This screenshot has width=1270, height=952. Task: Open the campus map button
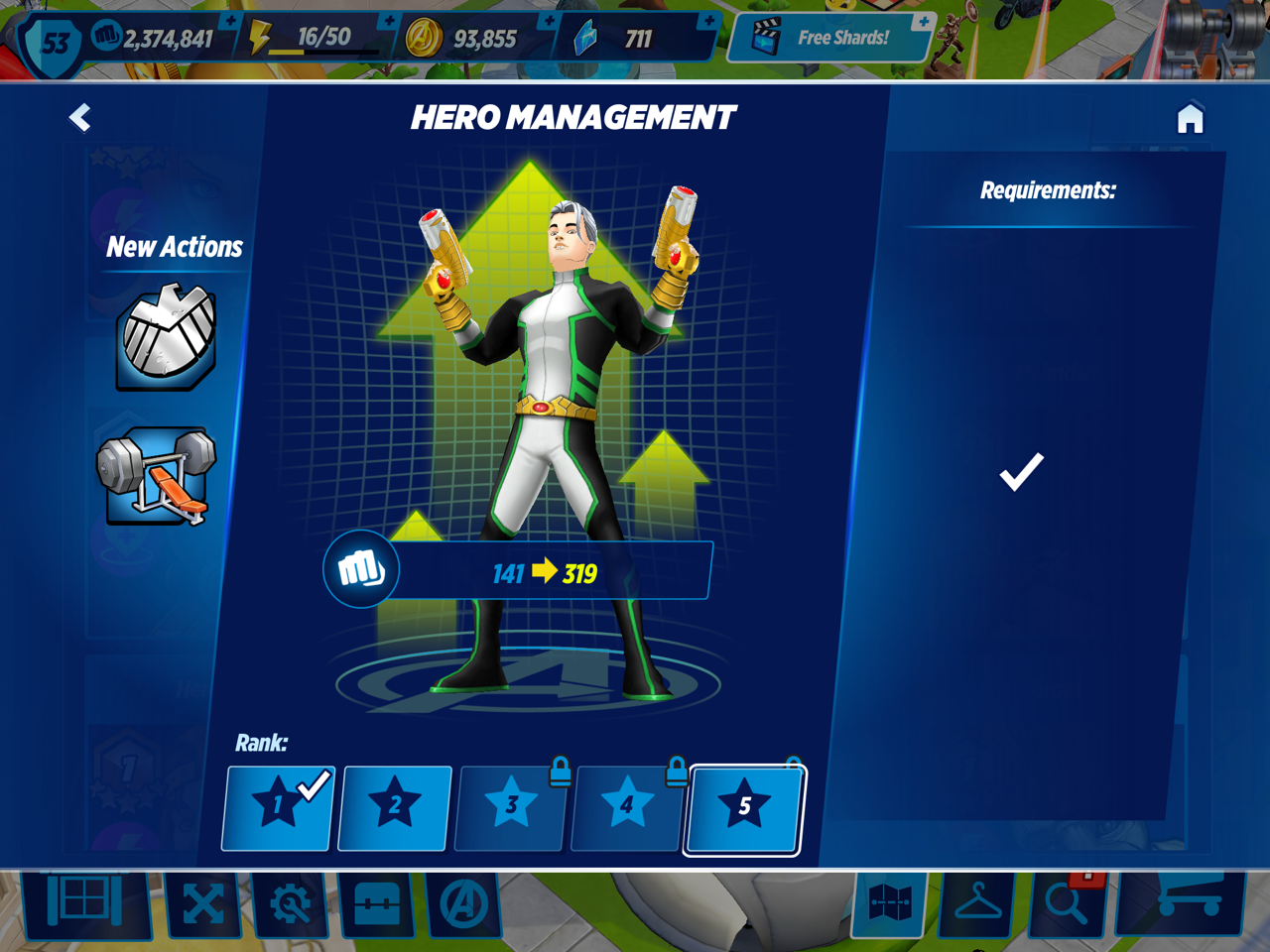click(890, 904)
